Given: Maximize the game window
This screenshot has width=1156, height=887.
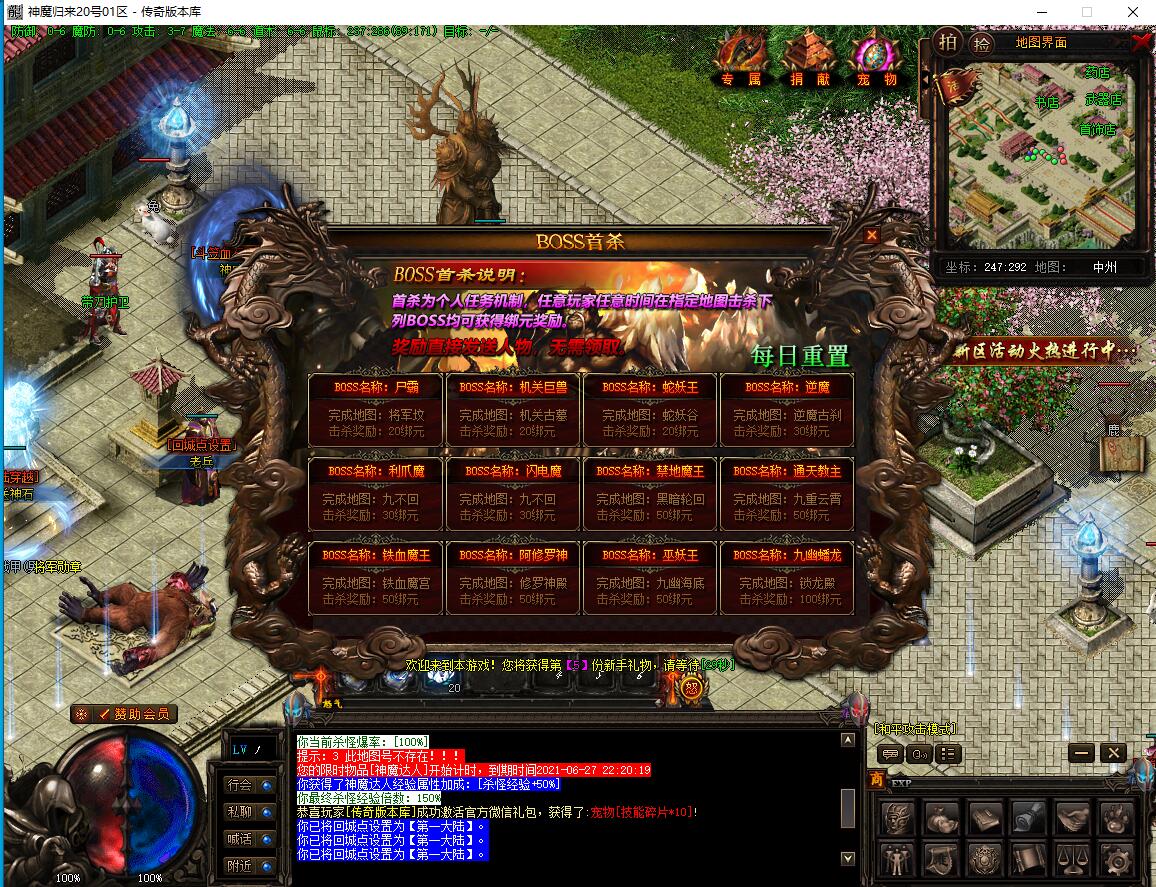Looking at the screenshot, I should 1087,12.
